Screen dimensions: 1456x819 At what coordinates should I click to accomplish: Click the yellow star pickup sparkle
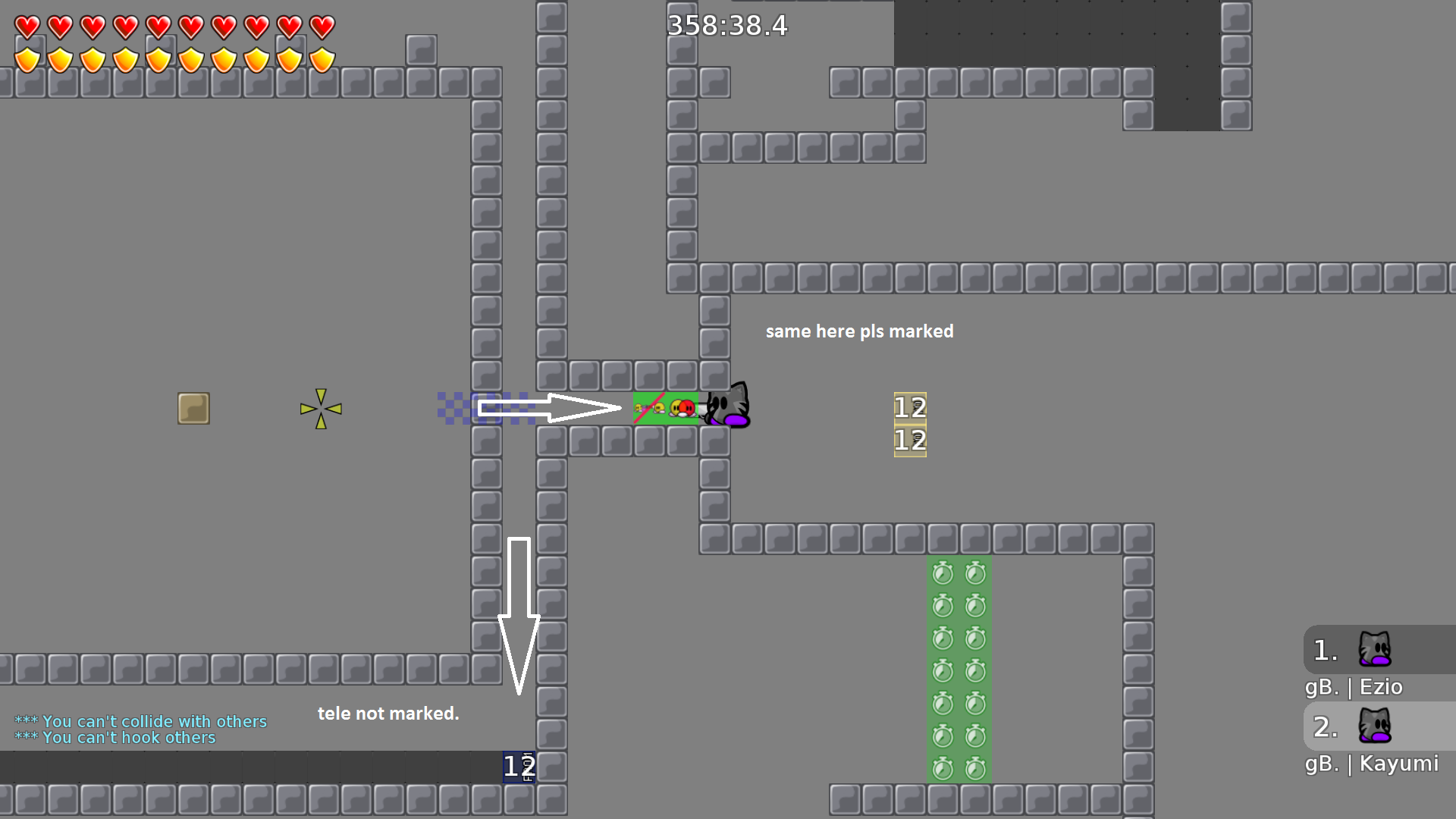(321, 408)
